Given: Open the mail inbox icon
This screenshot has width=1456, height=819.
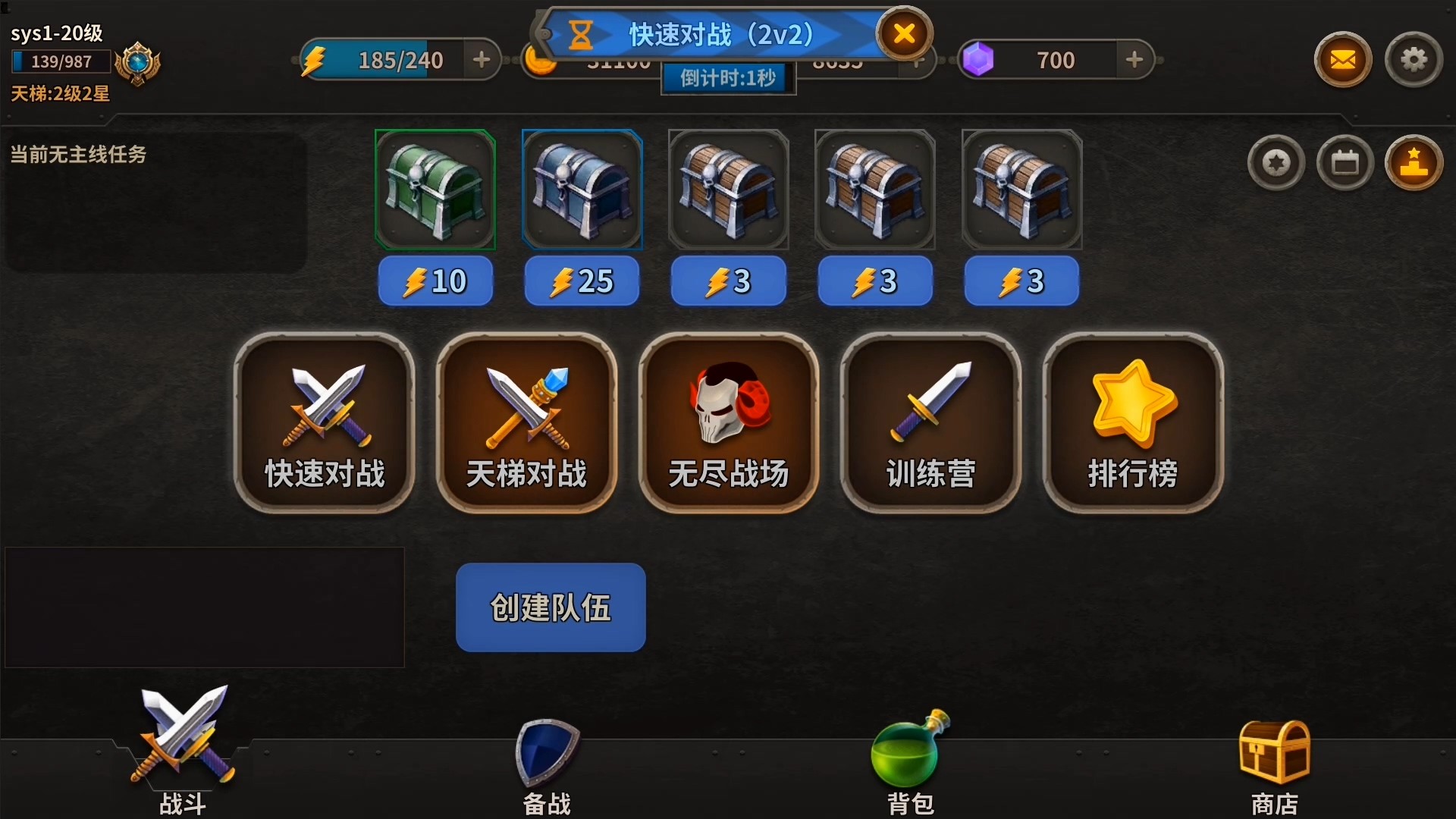Looking at the screenshot, I should (1342, 59).
